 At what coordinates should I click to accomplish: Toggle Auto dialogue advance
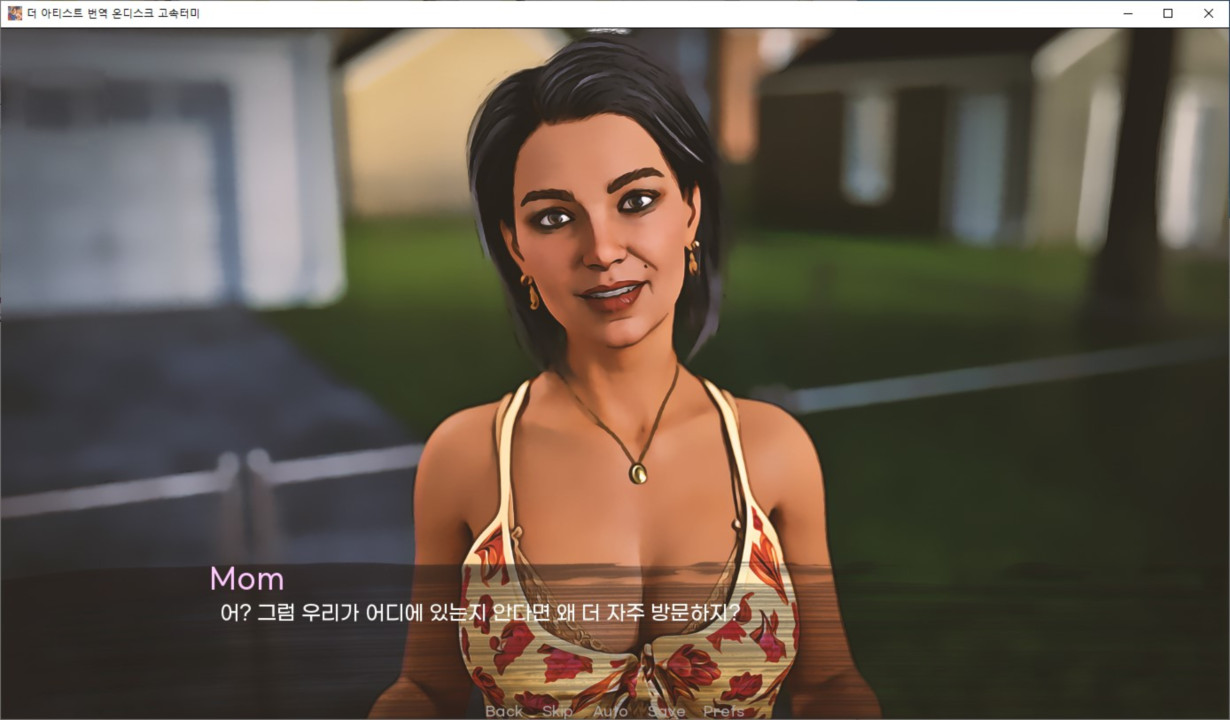click(610, 711)
